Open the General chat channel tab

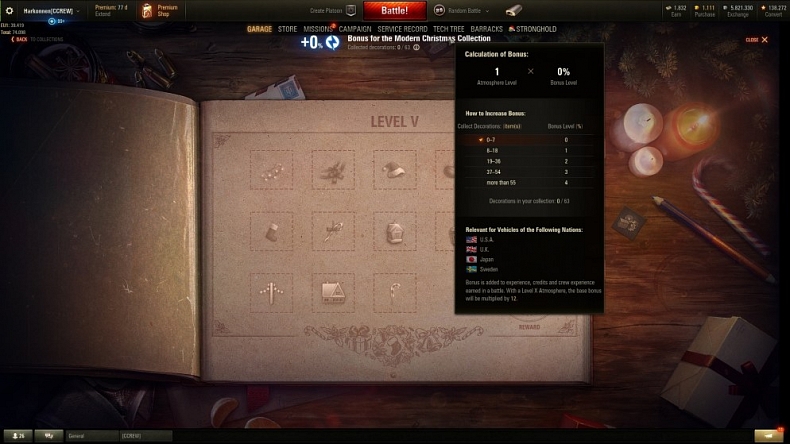click(x=90, y=436)
